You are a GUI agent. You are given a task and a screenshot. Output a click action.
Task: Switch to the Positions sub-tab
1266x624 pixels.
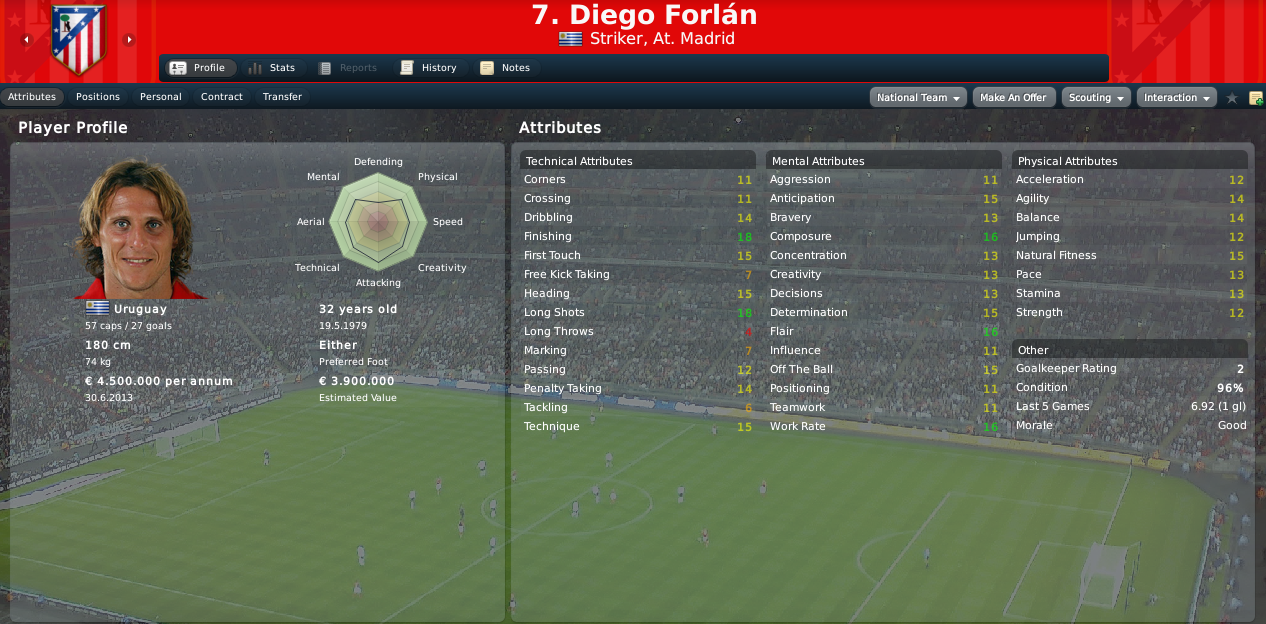coord(98,97)
